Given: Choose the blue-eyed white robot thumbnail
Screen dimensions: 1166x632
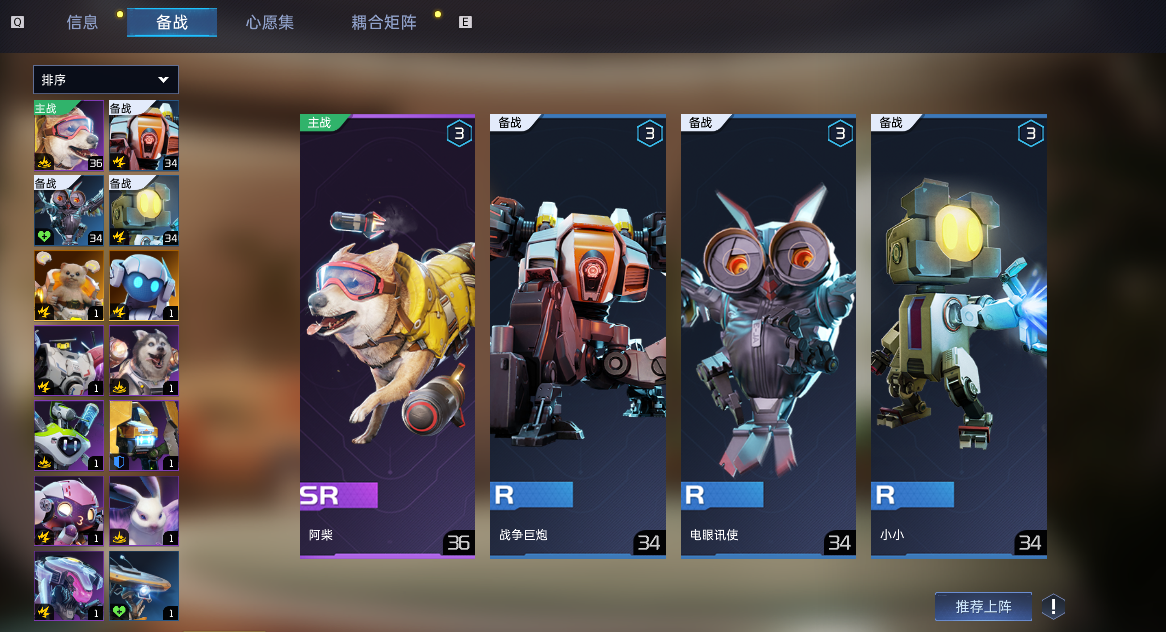Looking at the screenshot, I should tap(144, 285).
